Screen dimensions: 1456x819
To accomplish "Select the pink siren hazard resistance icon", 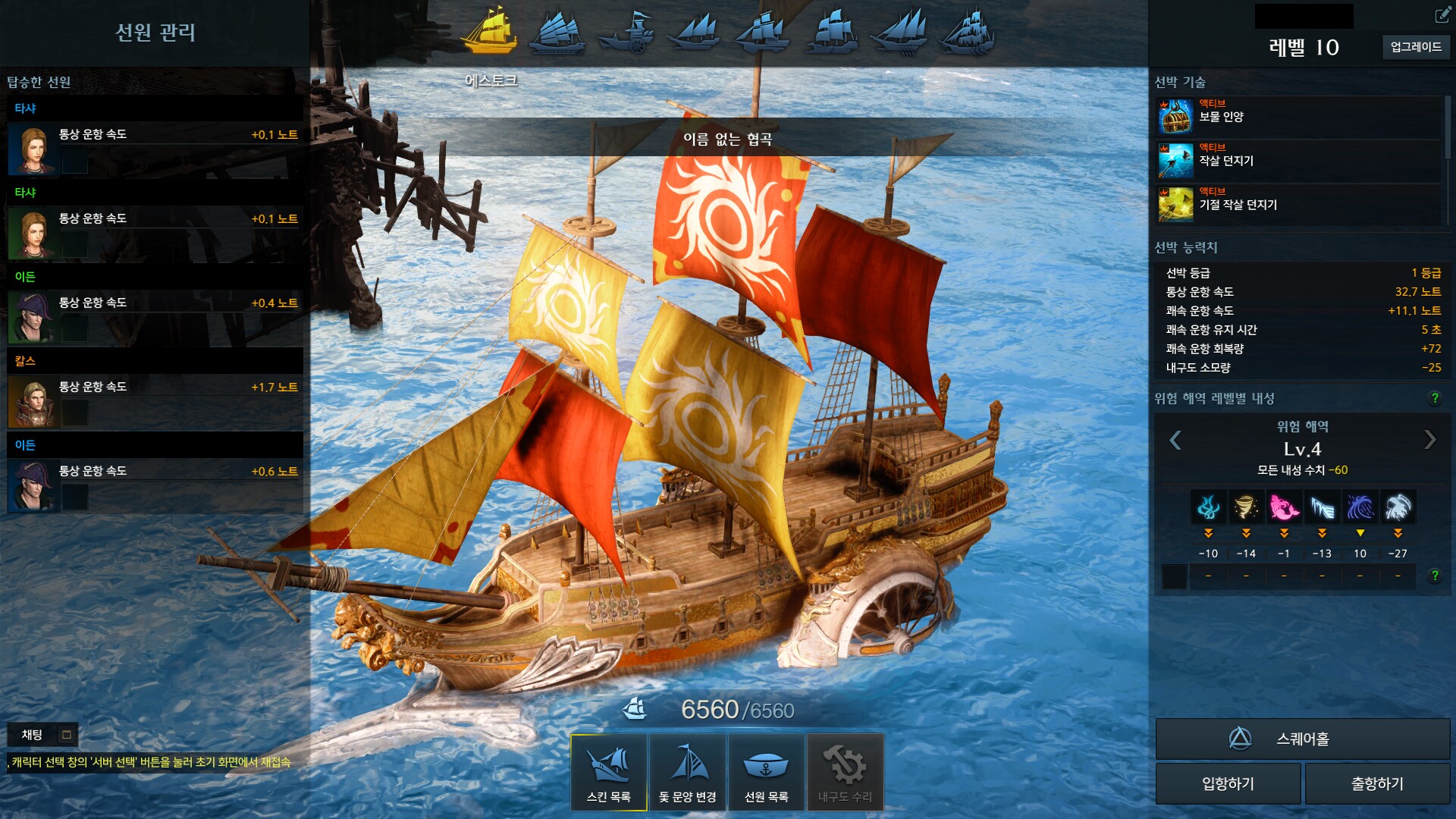I will (1284, 507).
